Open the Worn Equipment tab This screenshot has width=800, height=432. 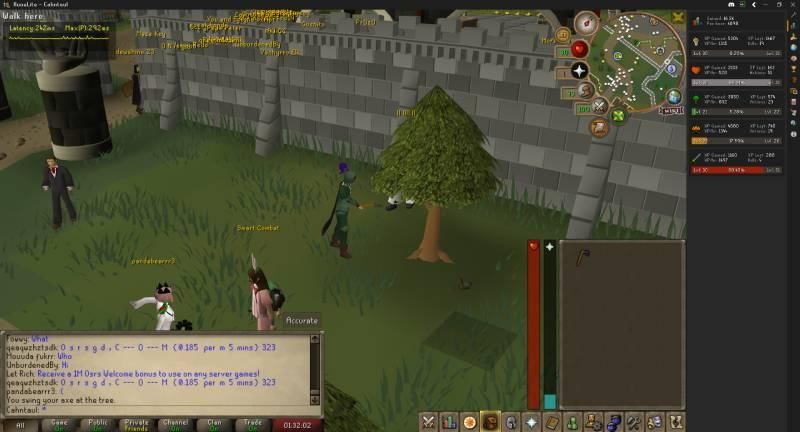511,422
